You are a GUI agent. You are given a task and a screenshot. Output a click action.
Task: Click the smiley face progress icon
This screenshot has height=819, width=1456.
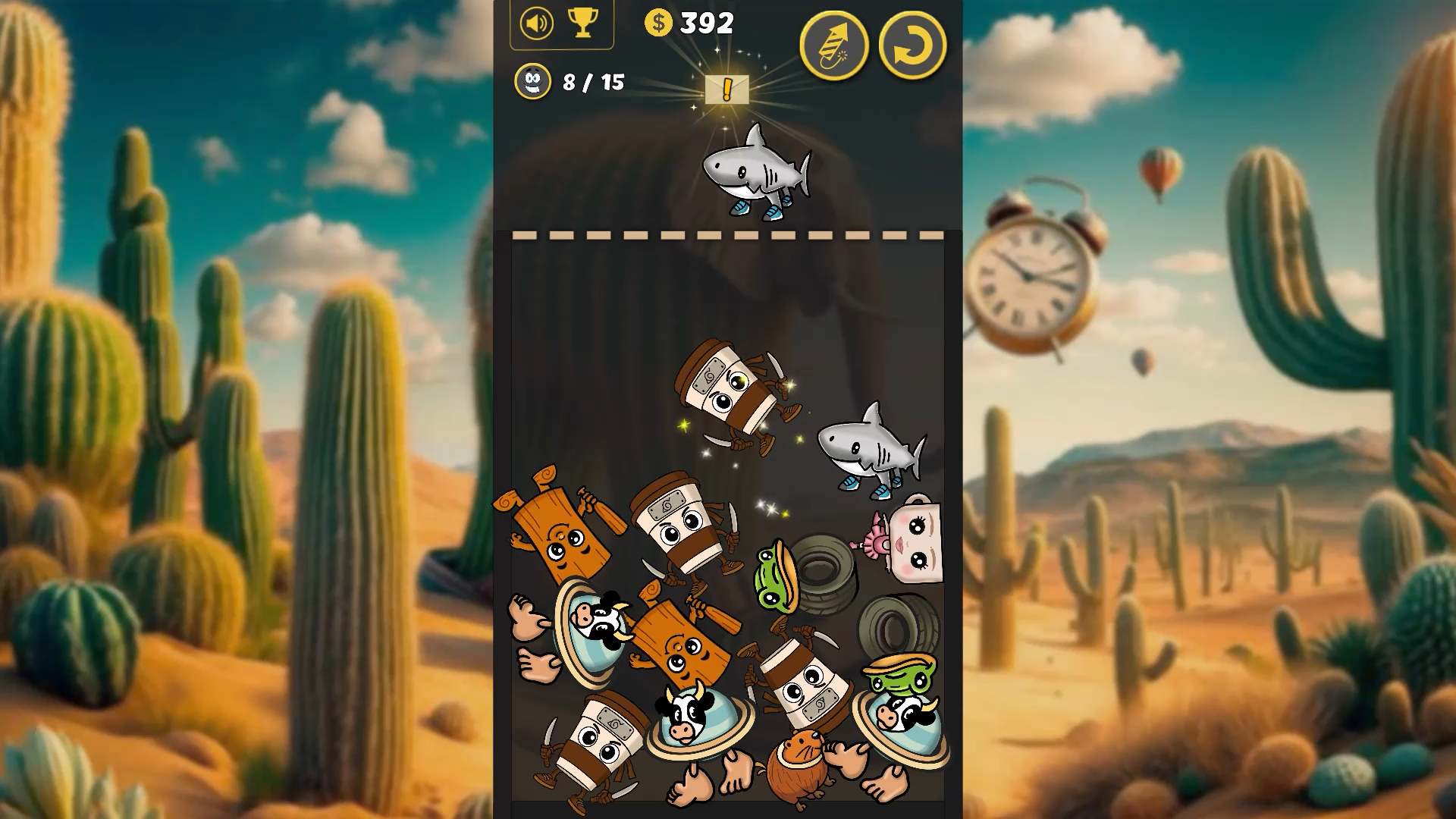coord(533,83)
